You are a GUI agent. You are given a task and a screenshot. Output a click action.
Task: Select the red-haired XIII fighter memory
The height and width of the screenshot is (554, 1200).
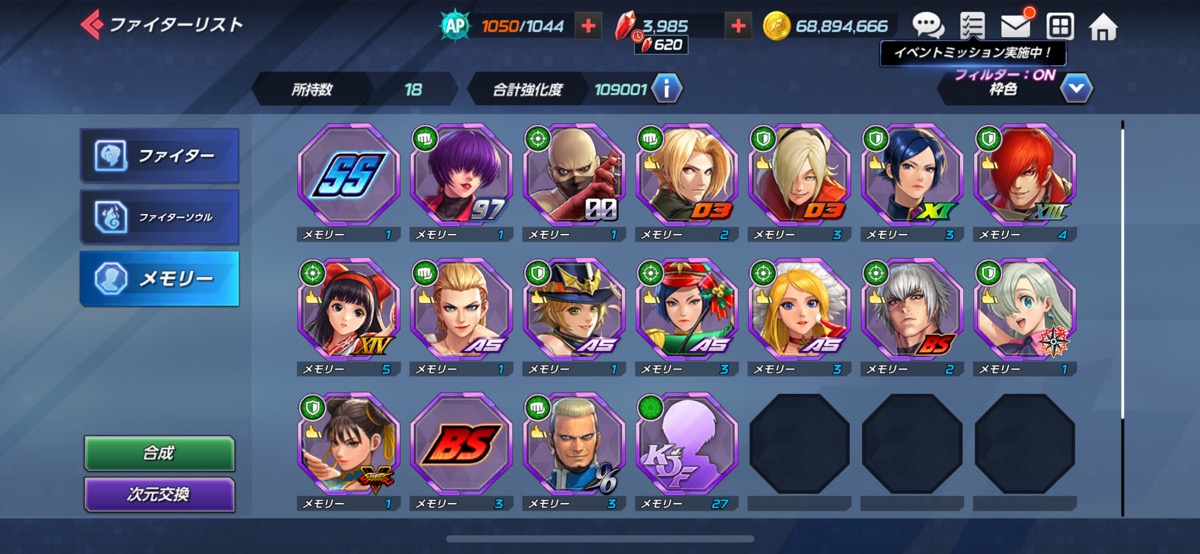1024,176
